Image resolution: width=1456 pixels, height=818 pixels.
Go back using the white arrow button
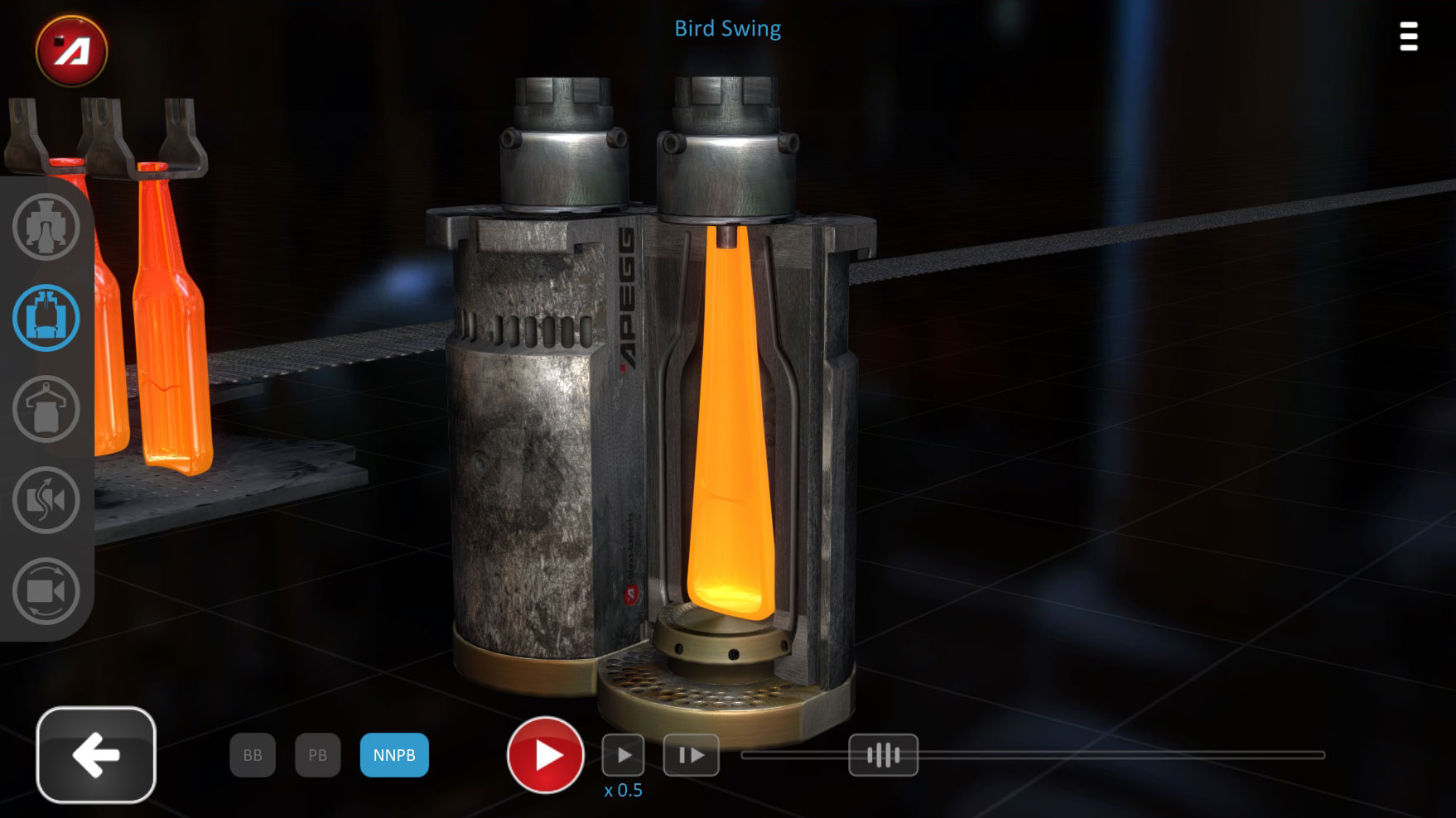pos(96,754)
